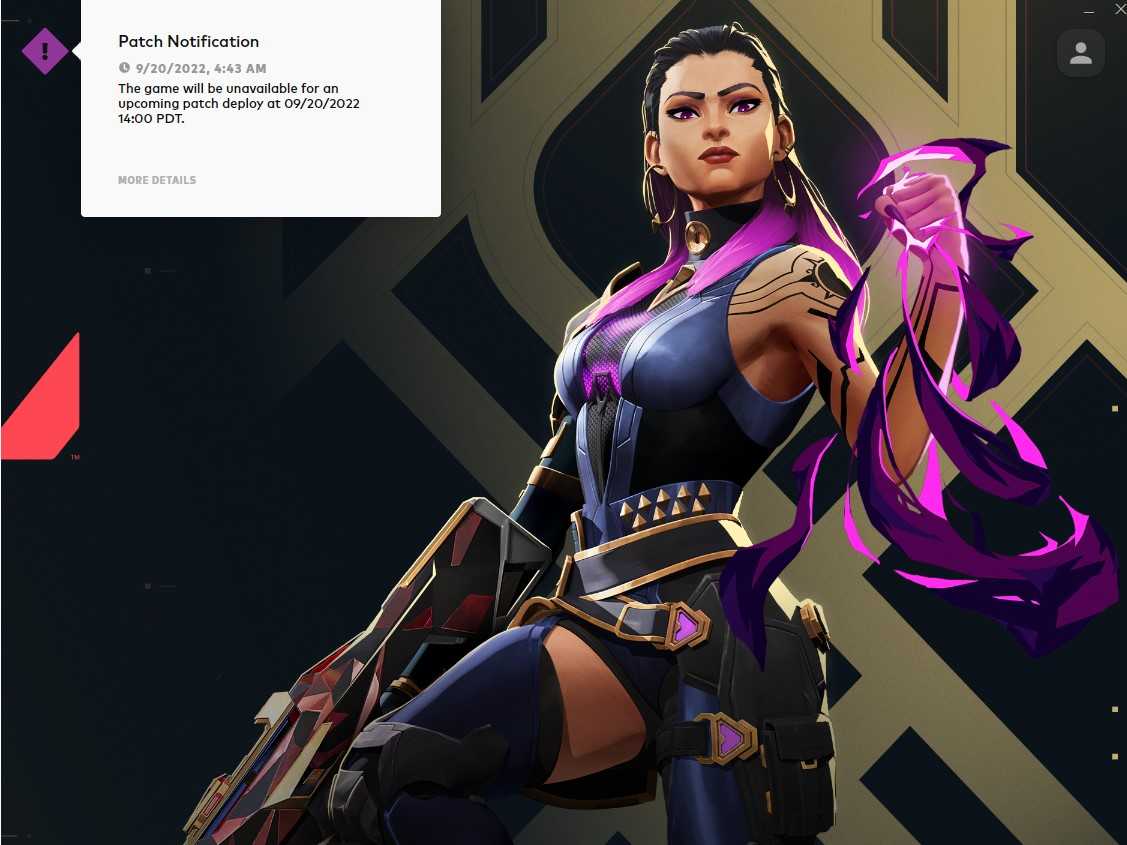Click the purple patch alert diamond icon

click(45, 50)
